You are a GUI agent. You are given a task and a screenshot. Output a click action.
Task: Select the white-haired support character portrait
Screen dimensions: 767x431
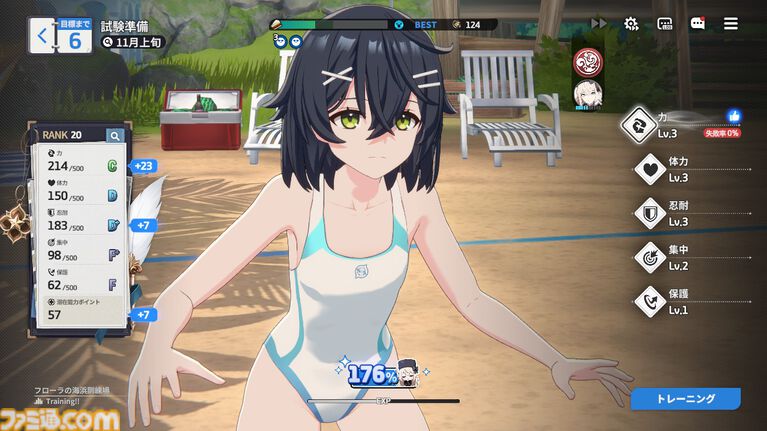click(586, 94)
